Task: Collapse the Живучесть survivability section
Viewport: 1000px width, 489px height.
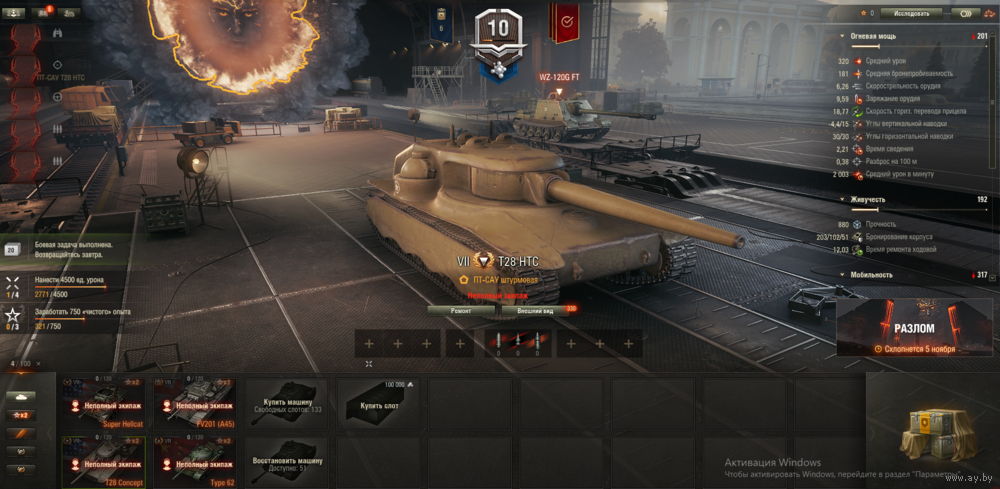Action: [x=844, y=200]
